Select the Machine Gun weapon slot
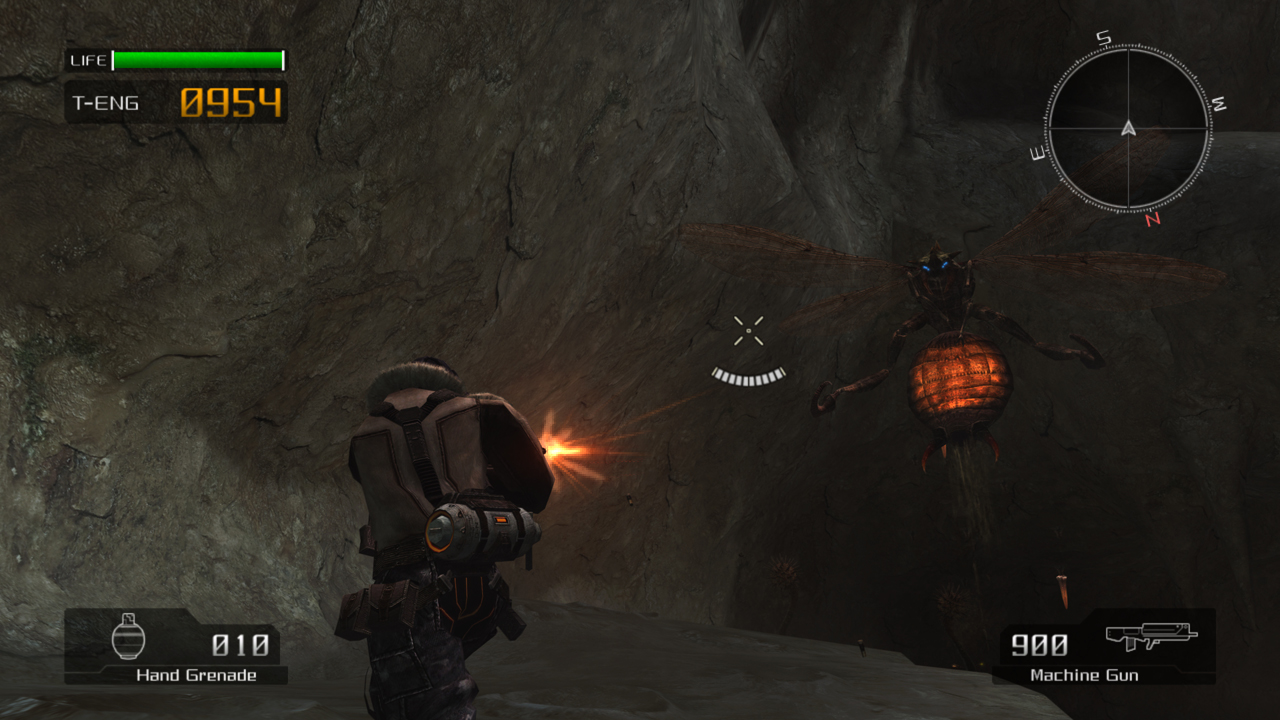1280x720 pixels. tap(1103, 646)
